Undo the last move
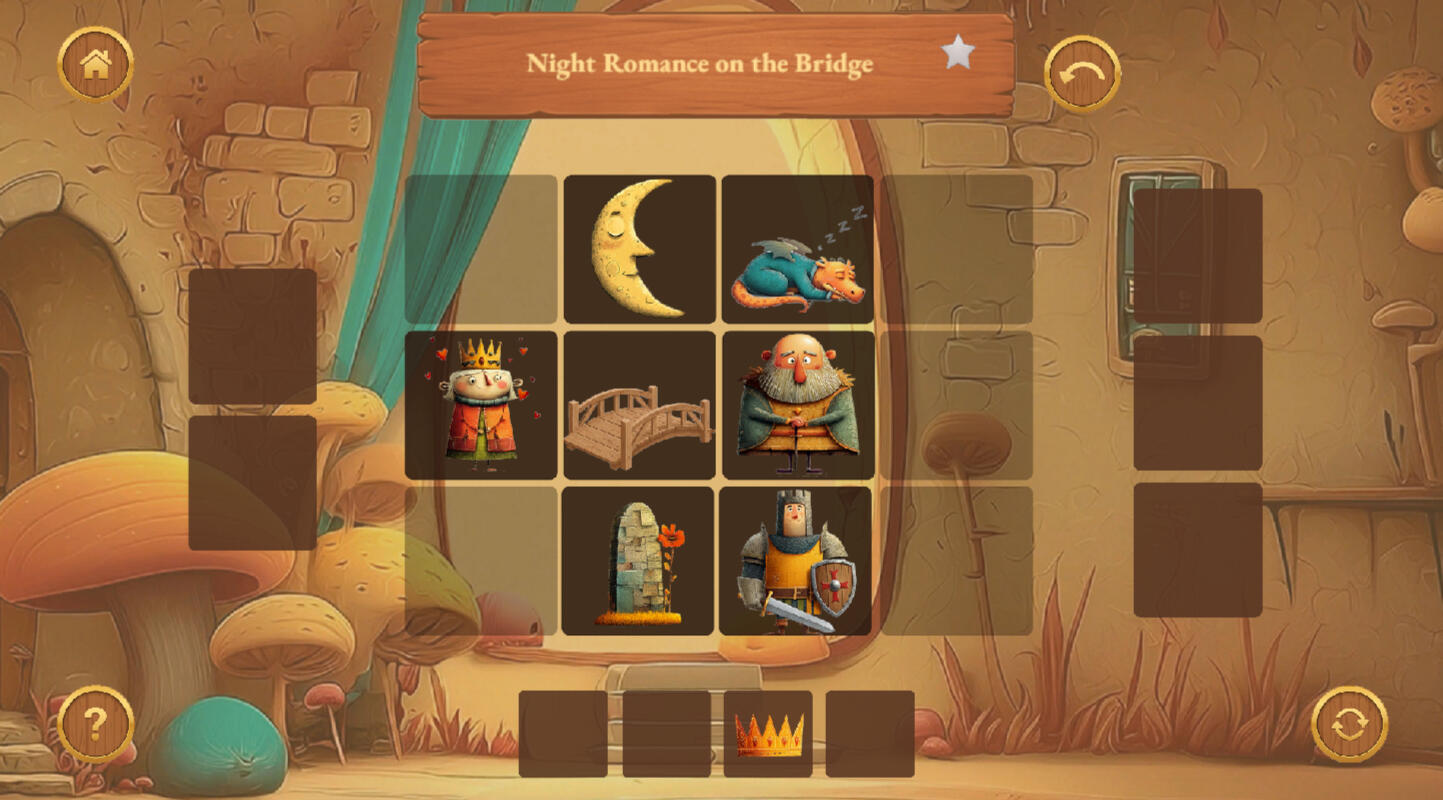The image size is (1443, 800). (x=1082, y=74)
